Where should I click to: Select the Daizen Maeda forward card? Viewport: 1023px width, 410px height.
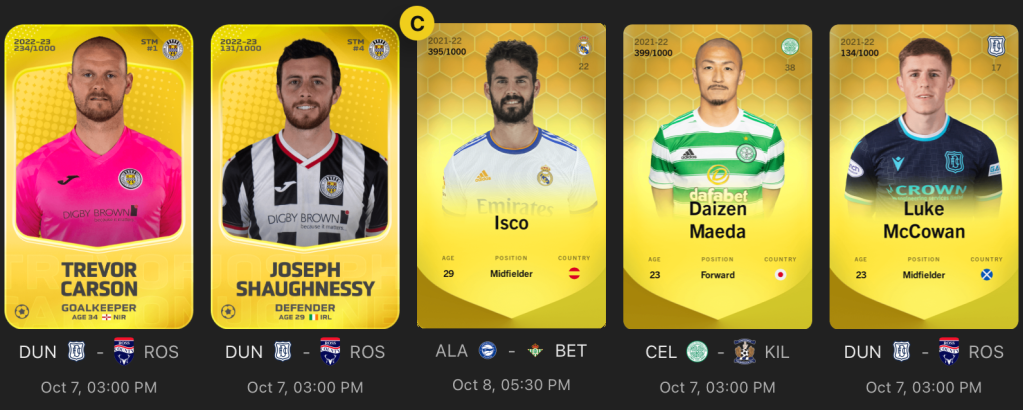tap(717, 175)
